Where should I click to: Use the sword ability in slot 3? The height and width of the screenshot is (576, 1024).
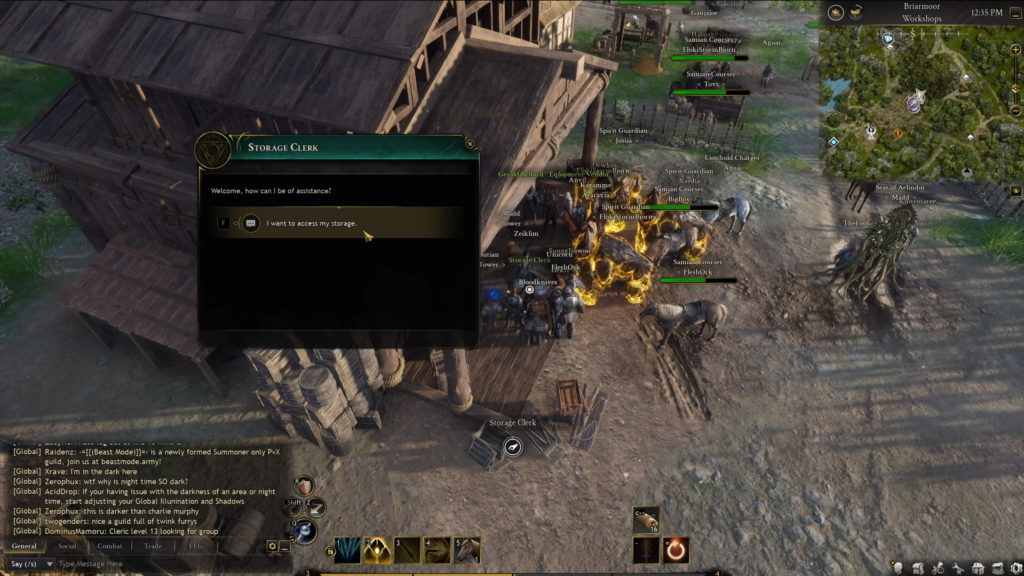click(x=407, y=550)
